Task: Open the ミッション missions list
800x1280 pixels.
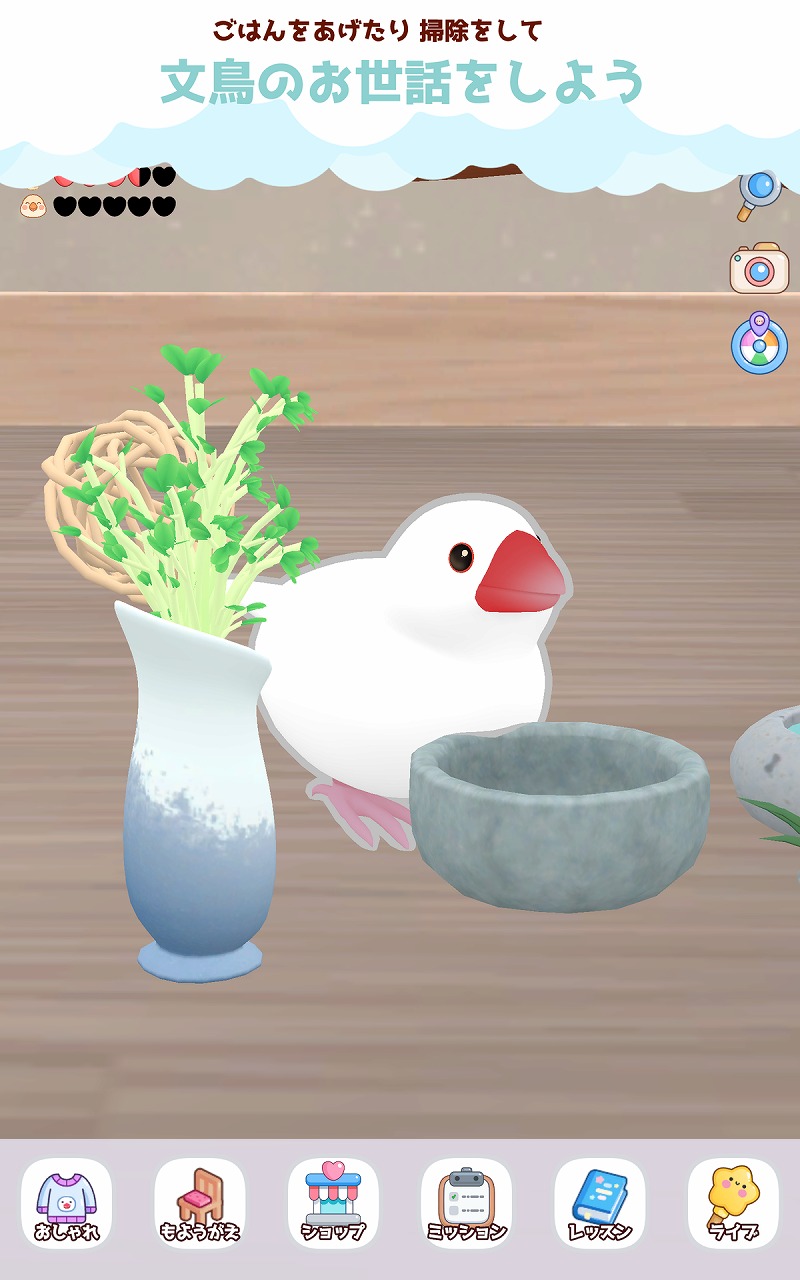Action: click(x=466, y=1203)
